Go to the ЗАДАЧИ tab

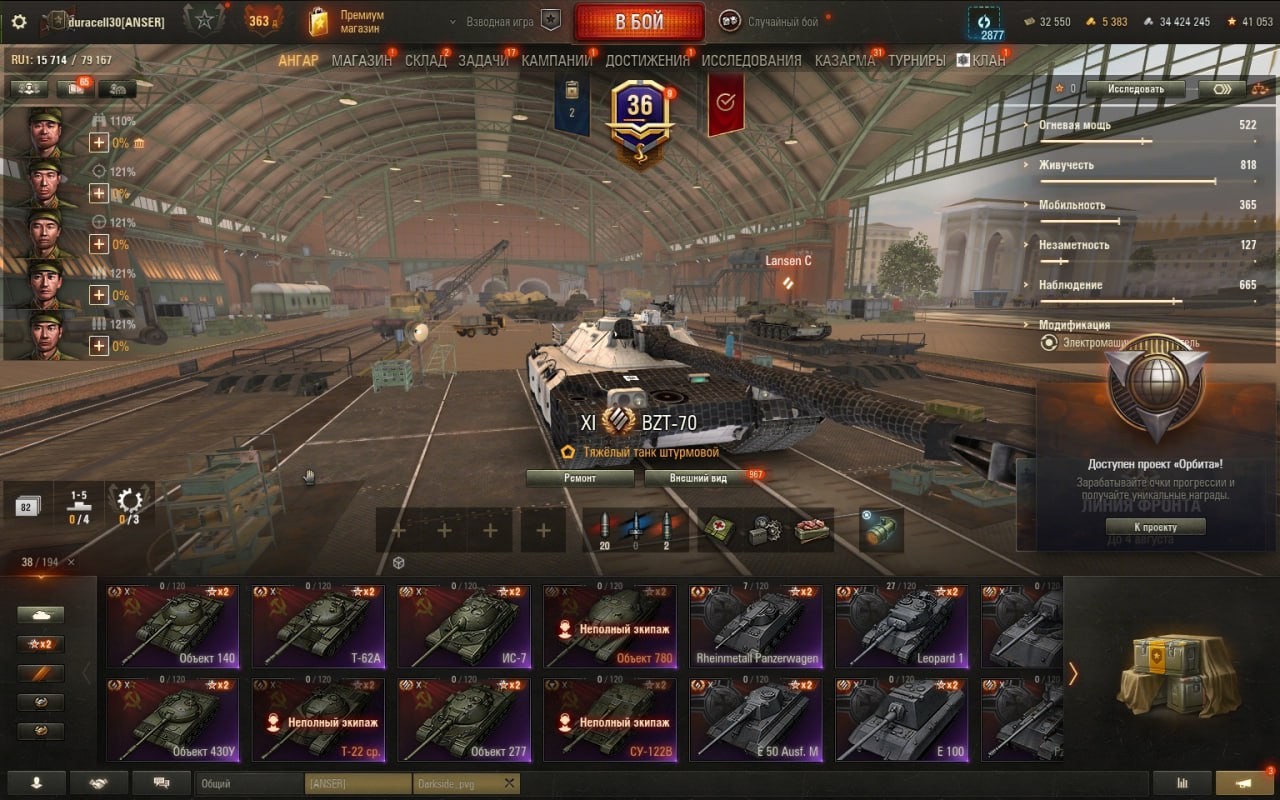[483, 60]
